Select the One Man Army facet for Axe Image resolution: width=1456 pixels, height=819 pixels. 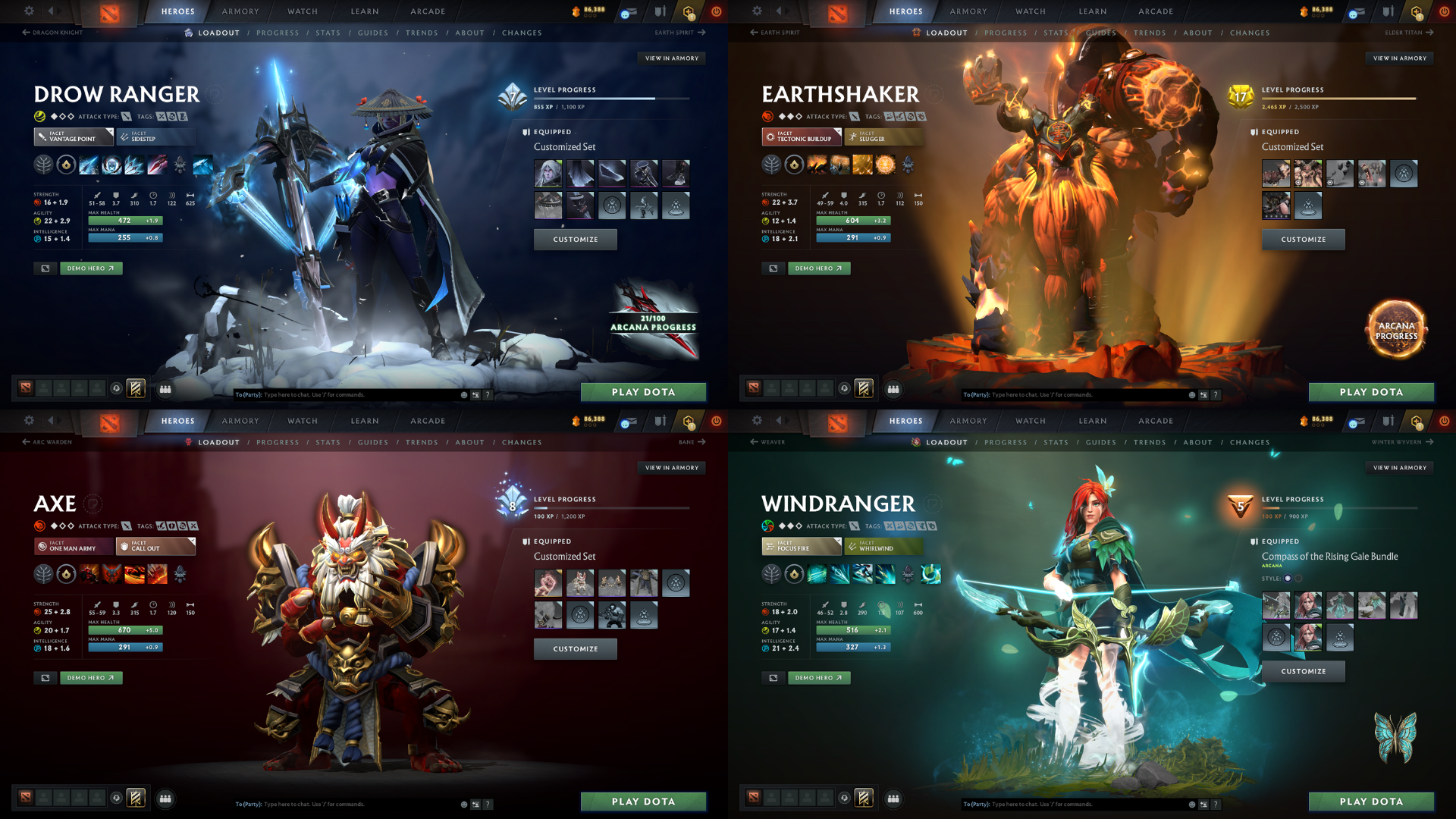[x=73, y=546]
